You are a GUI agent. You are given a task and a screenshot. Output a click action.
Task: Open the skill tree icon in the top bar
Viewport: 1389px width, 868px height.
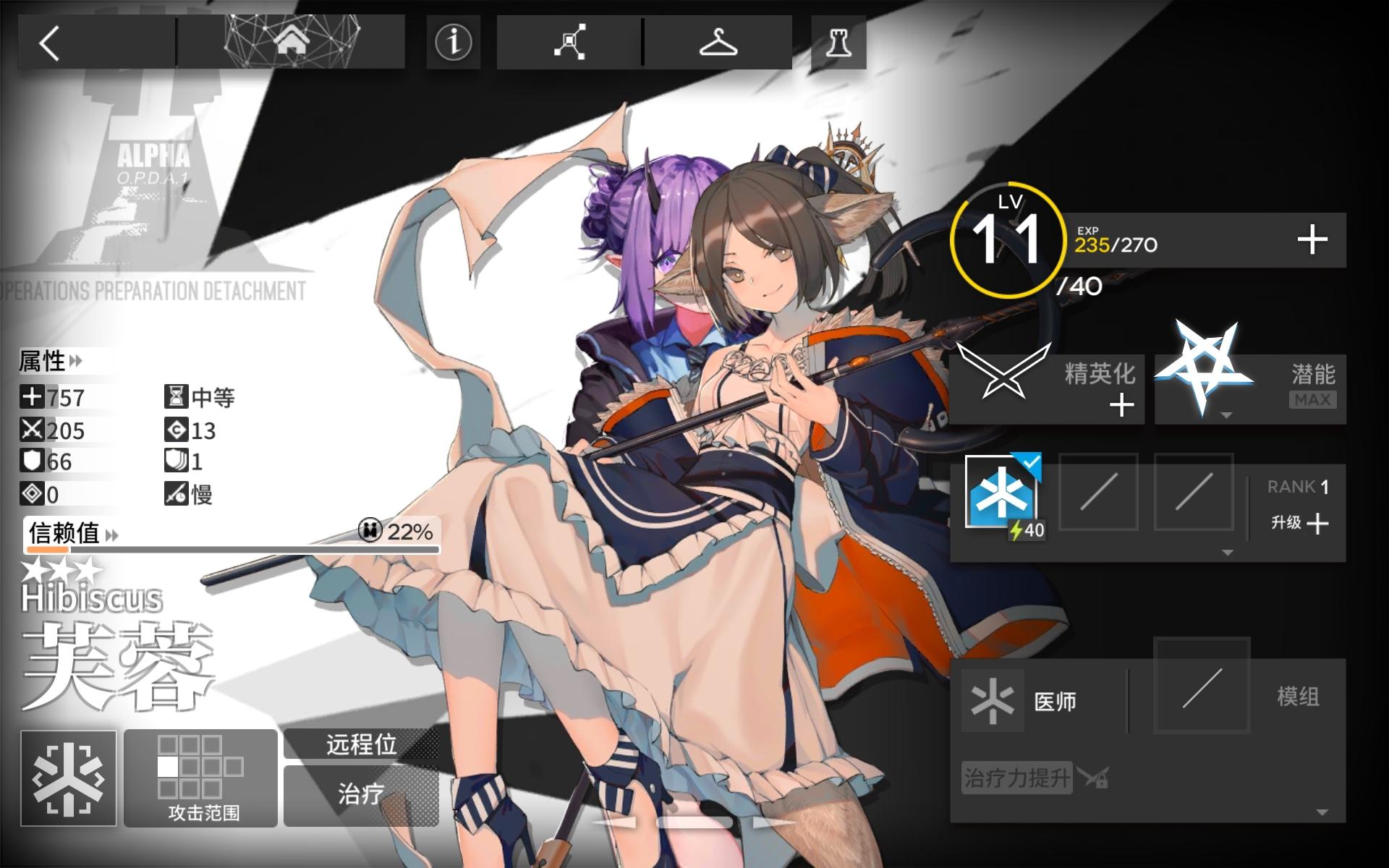coord(568,41)
